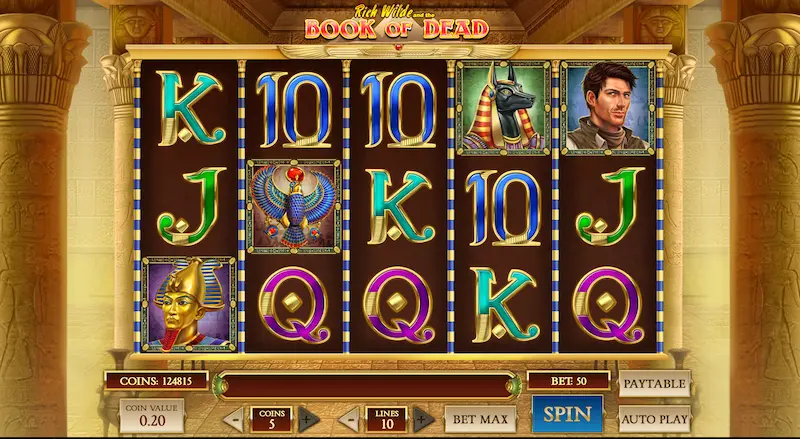The width and height of the screenshot is (800, 439).
Task: Decrease the number of coins
Action: click(232, 419)
